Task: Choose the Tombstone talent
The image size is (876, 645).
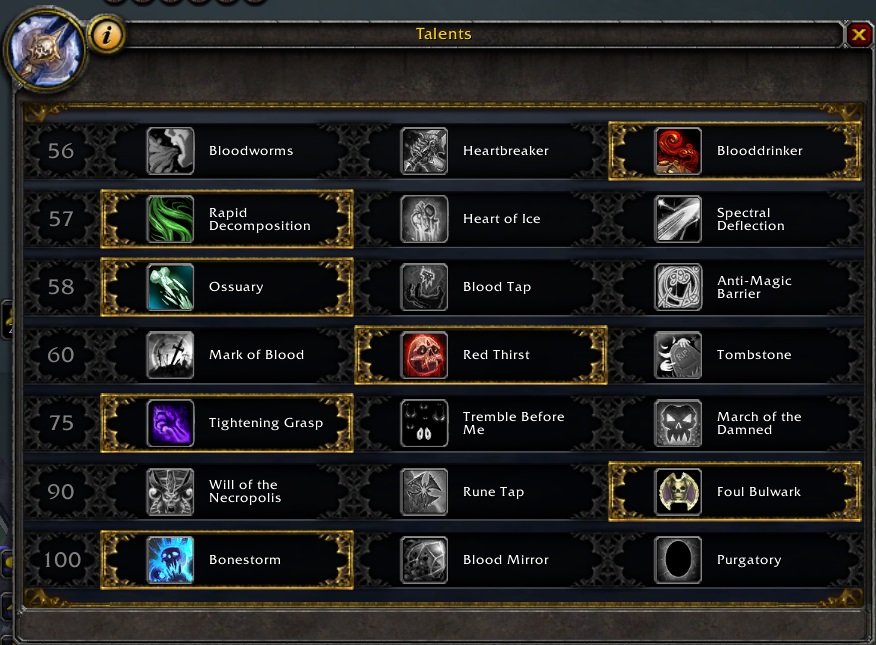Action: tap(735, 355)
